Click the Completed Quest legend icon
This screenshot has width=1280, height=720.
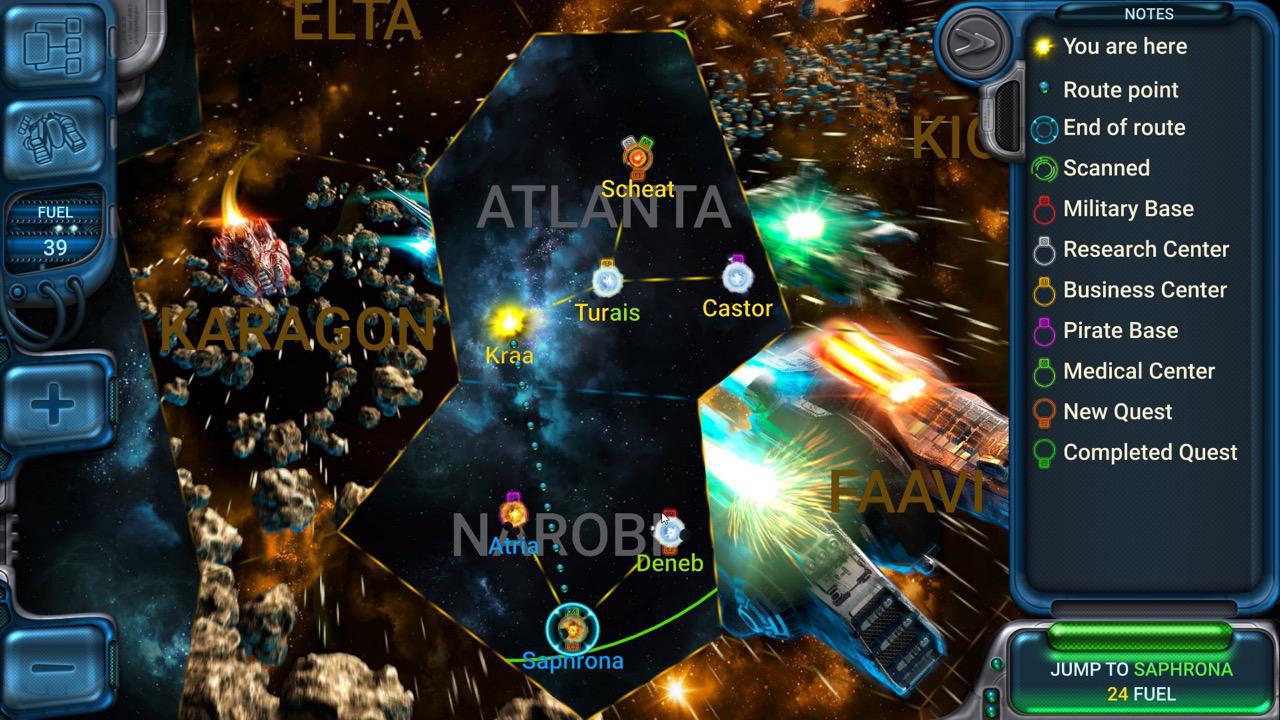[1044, 452]
